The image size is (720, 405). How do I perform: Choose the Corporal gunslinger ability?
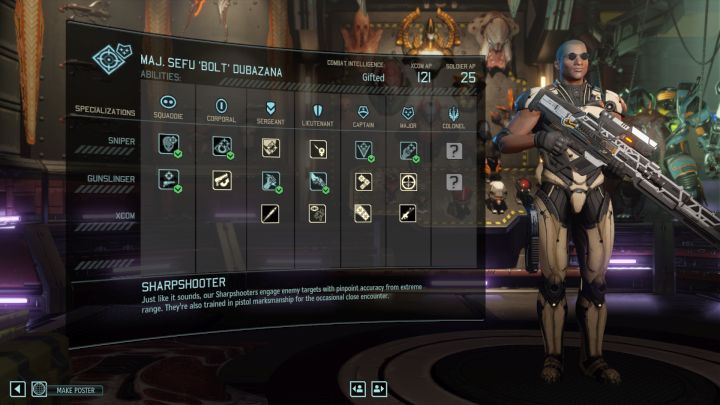tap(221, 180)
